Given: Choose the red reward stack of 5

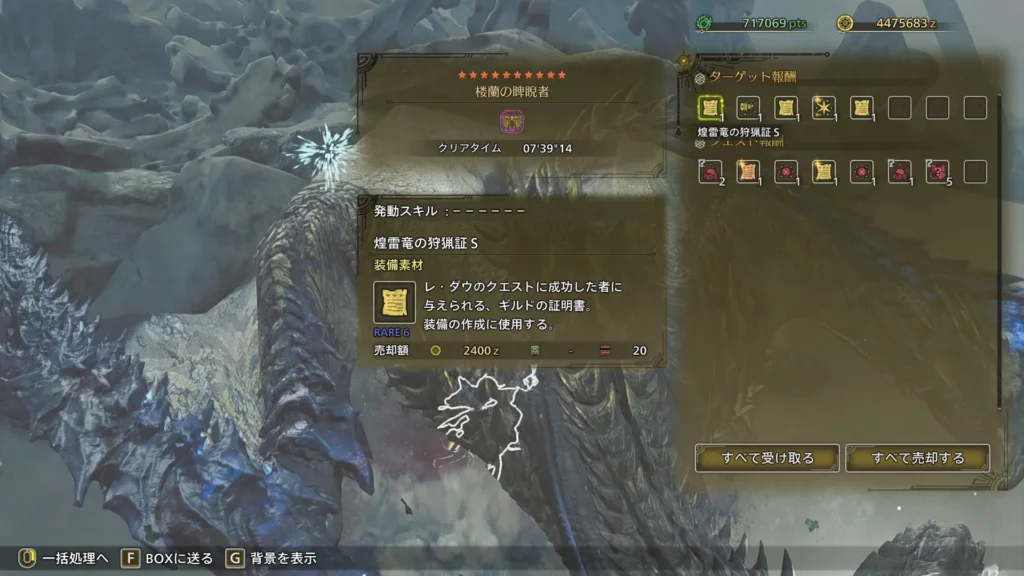Looking at the screenshot, I should coord(937,171).
